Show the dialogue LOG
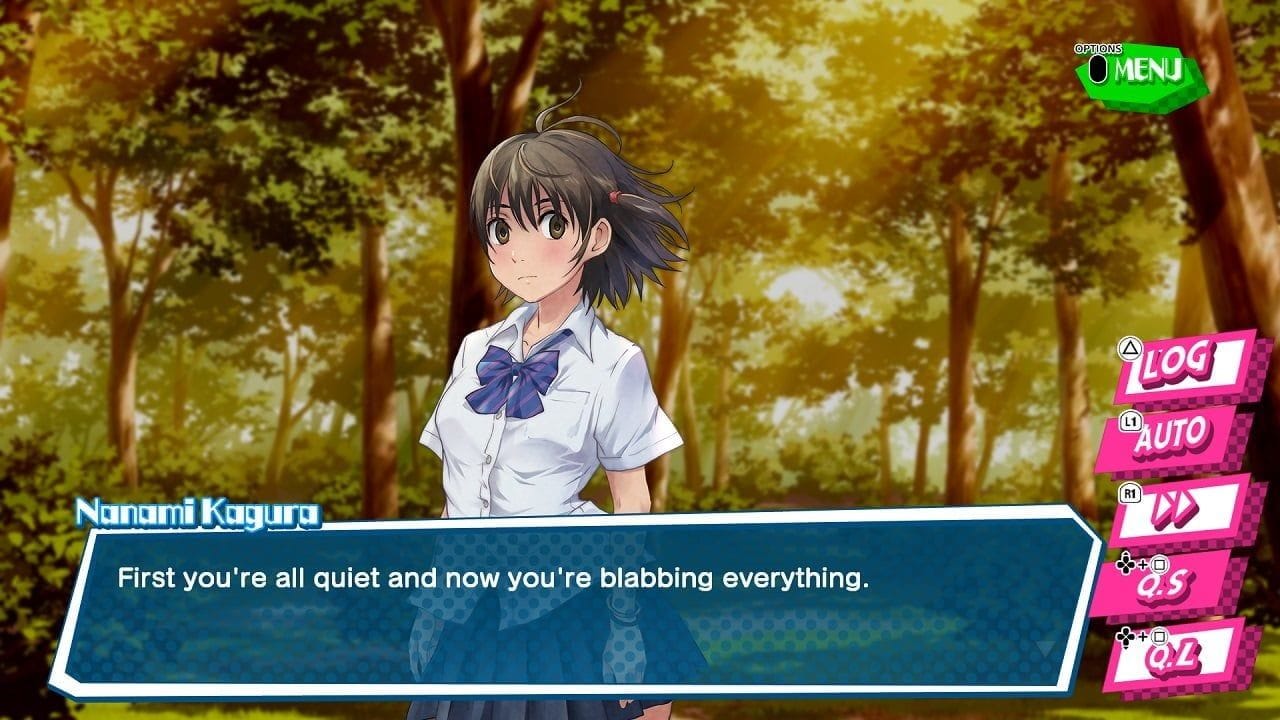The image size is (1280, 720). coord(1186,364)
